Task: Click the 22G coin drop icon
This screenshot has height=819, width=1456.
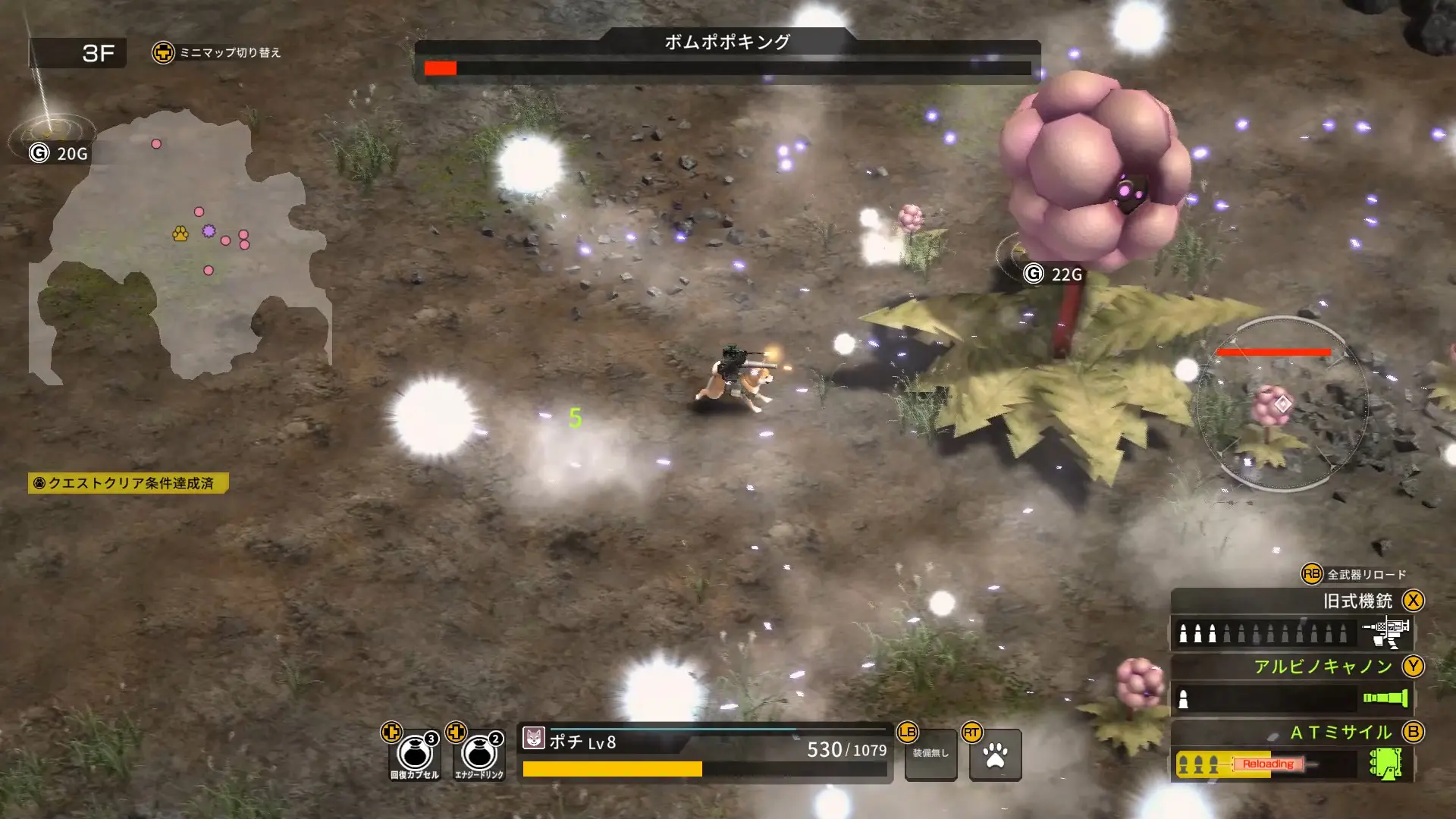Action: [x=1033, y=273]
